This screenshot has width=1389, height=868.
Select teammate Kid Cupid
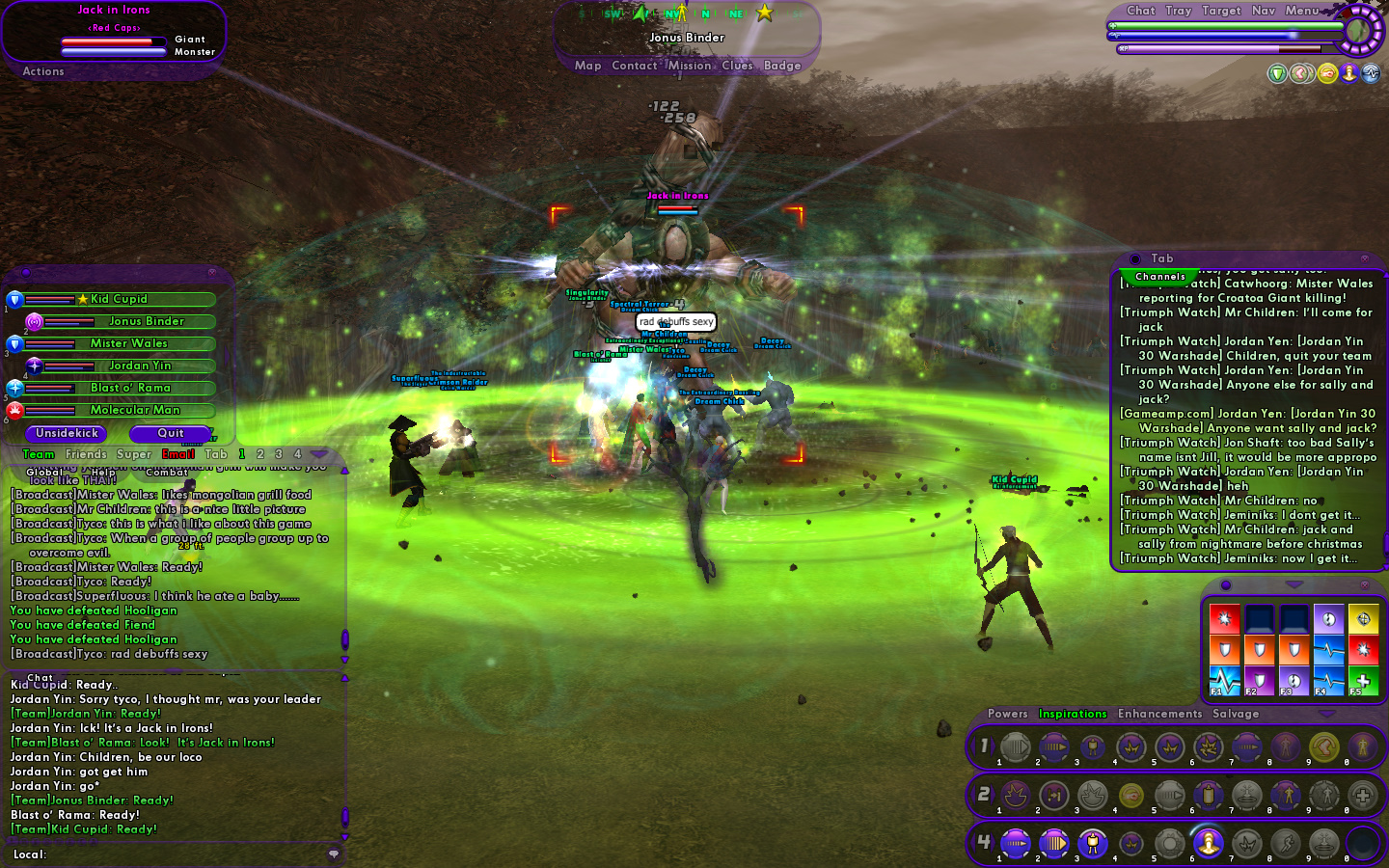[119, 299]
